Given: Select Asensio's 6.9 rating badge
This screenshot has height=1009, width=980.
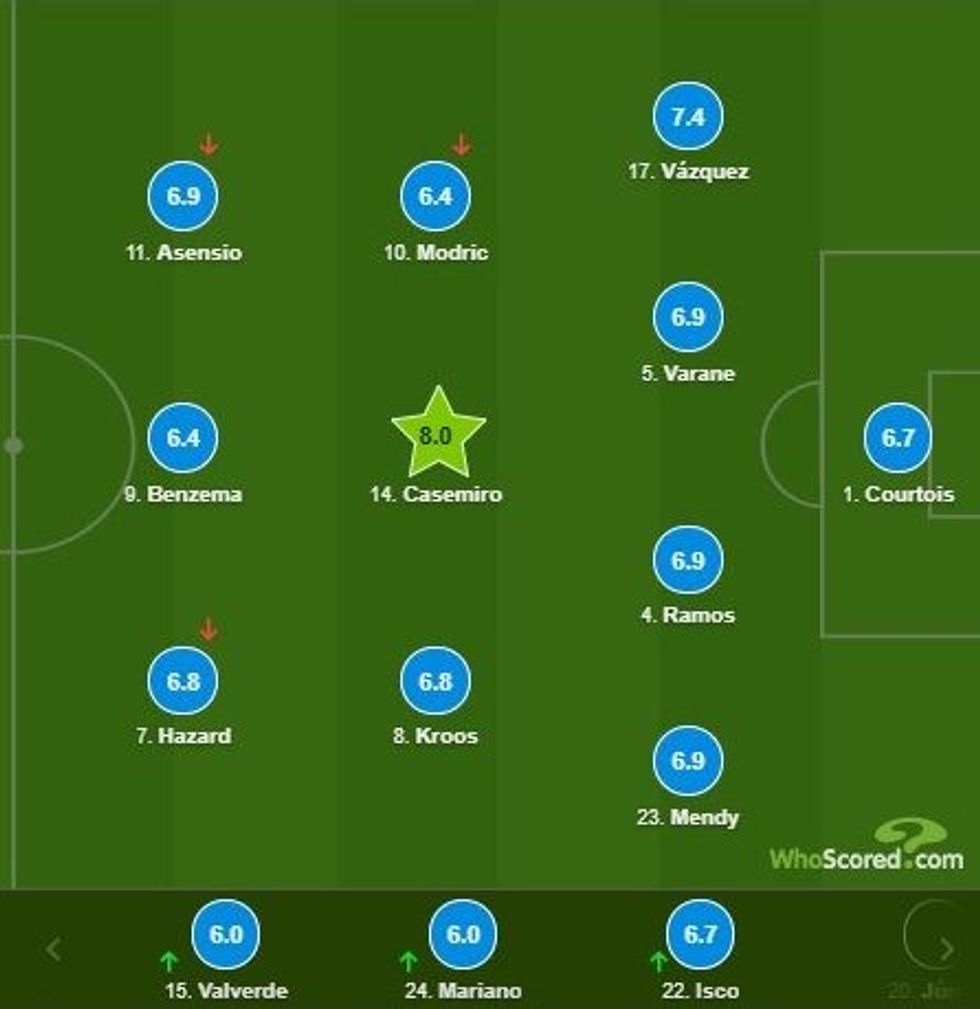Looking at the screenshot, I should 183,196.
